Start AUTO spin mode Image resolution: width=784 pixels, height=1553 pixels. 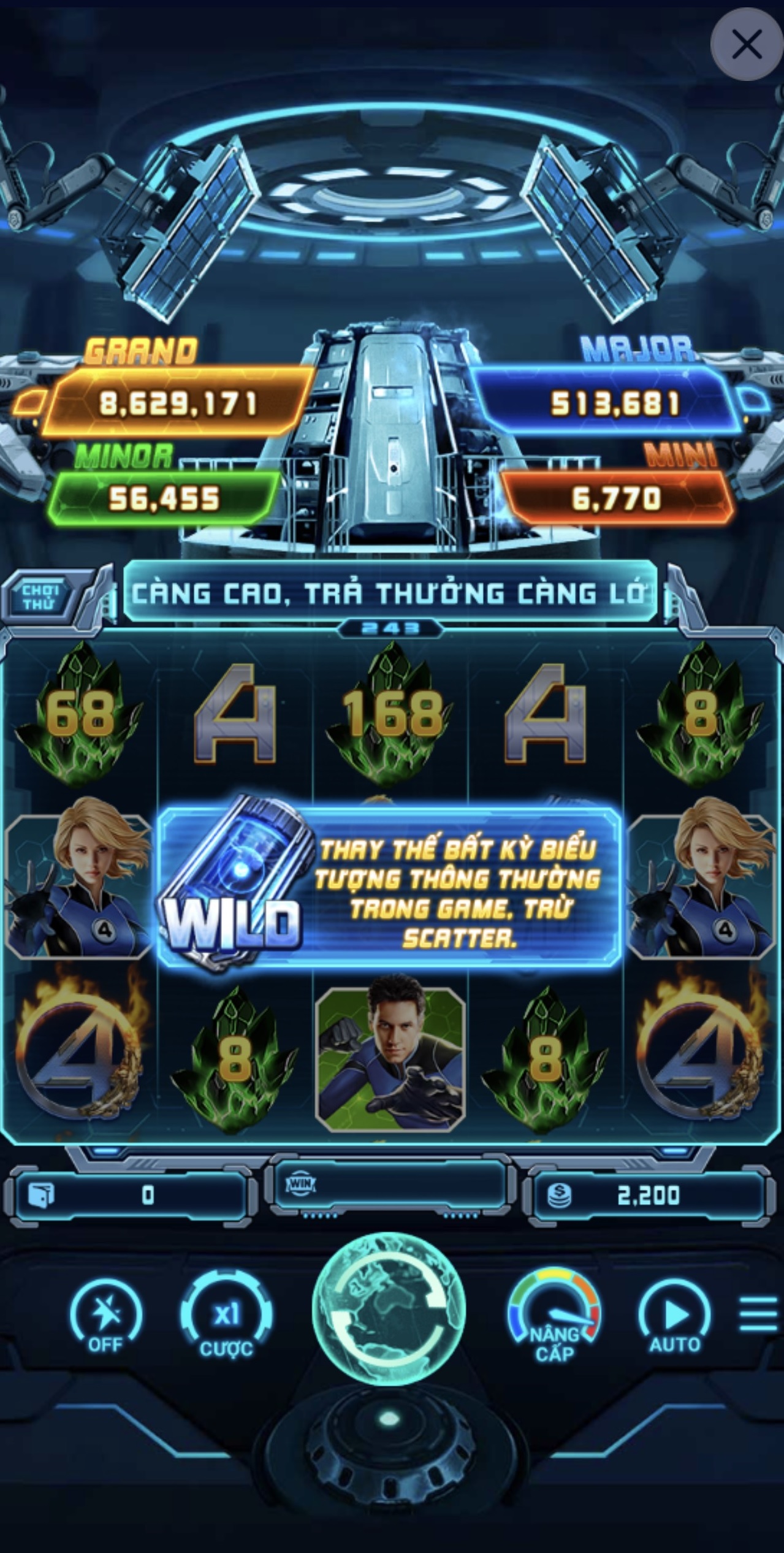(675, 1317)
